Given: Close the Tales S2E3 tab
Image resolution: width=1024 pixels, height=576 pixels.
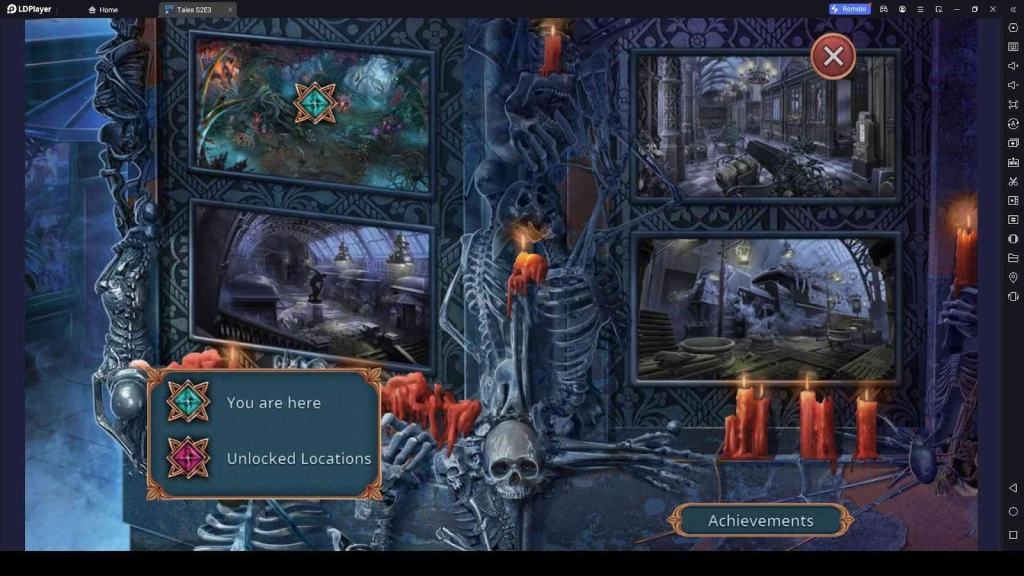Looking at the screenshot, I should pos(230,9).
